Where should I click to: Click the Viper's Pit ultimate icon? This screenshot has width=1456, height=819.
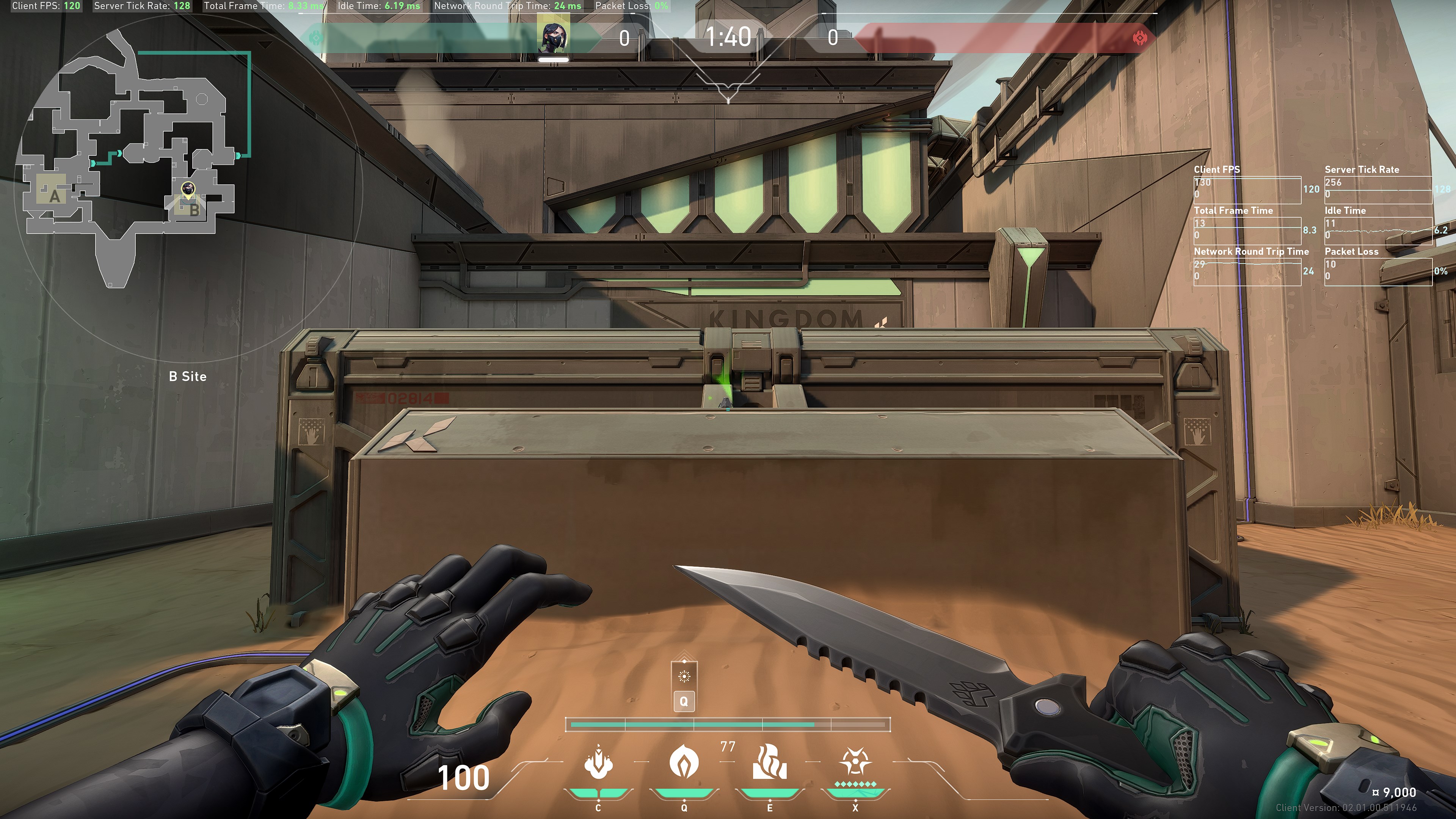(855, 762)
